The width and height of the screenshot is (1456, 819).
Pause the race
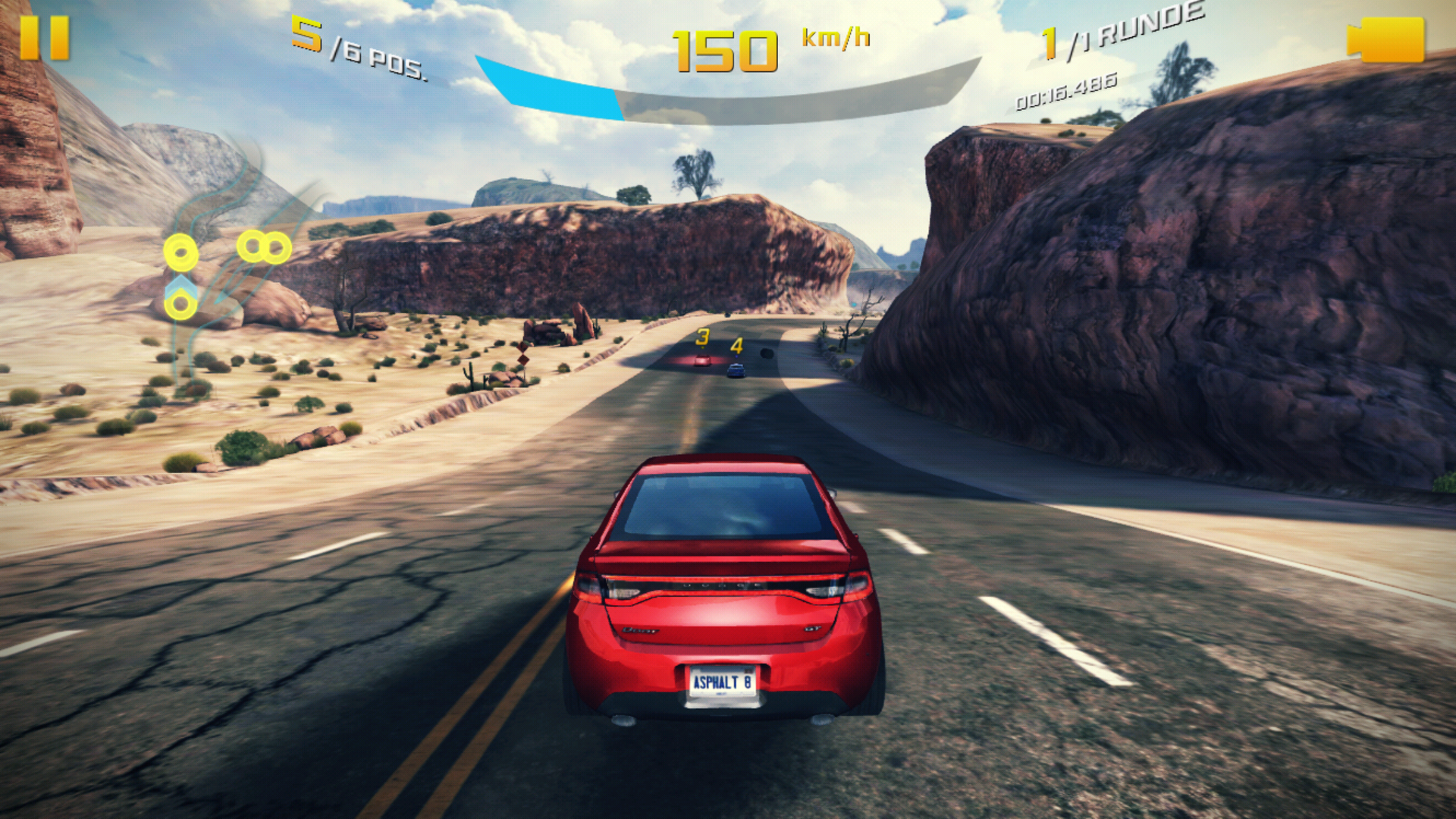[x=45, y=38]
